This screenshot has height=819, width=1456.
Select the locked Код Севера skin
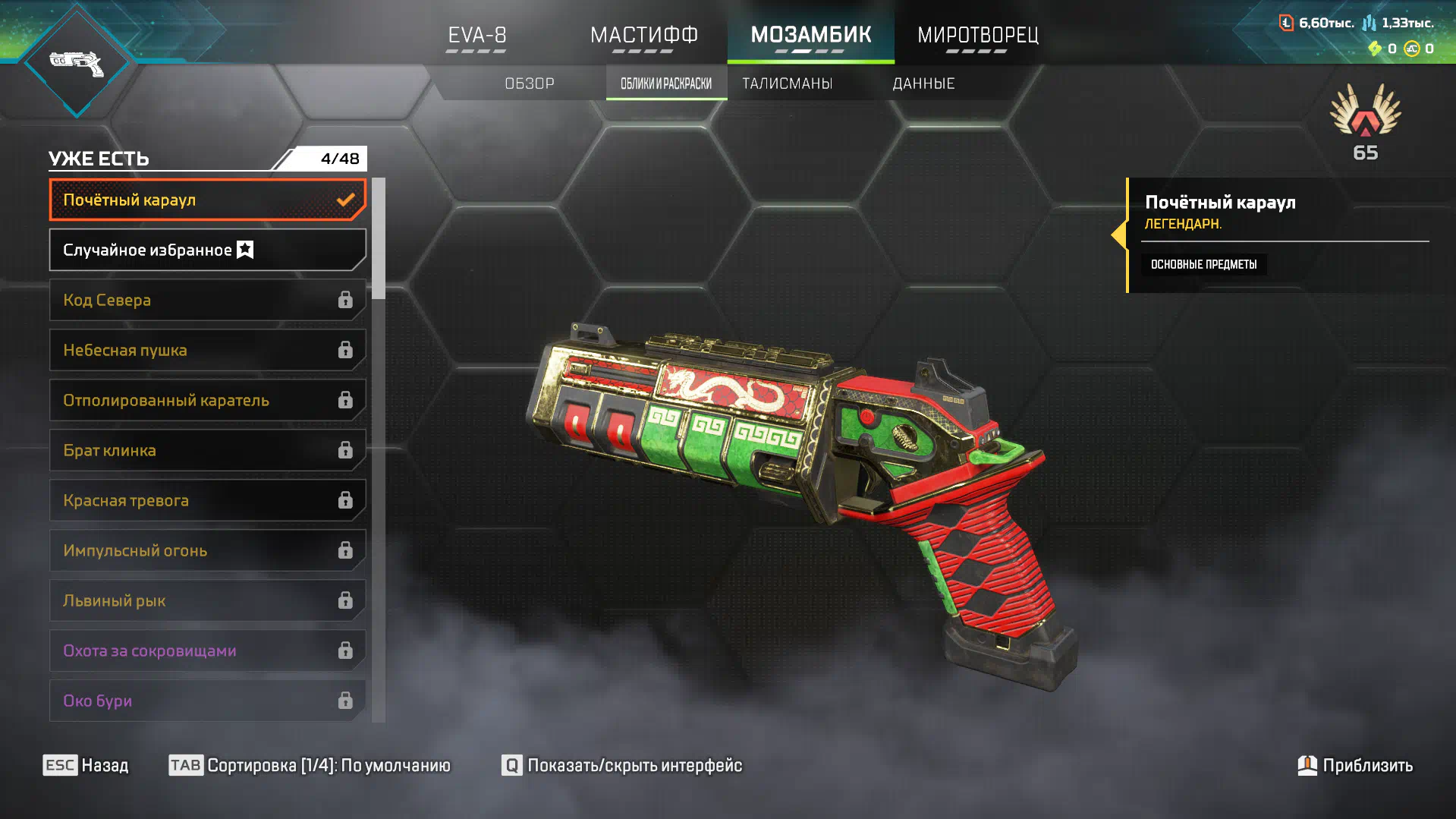pyautogui.click(x=207, y=300)
